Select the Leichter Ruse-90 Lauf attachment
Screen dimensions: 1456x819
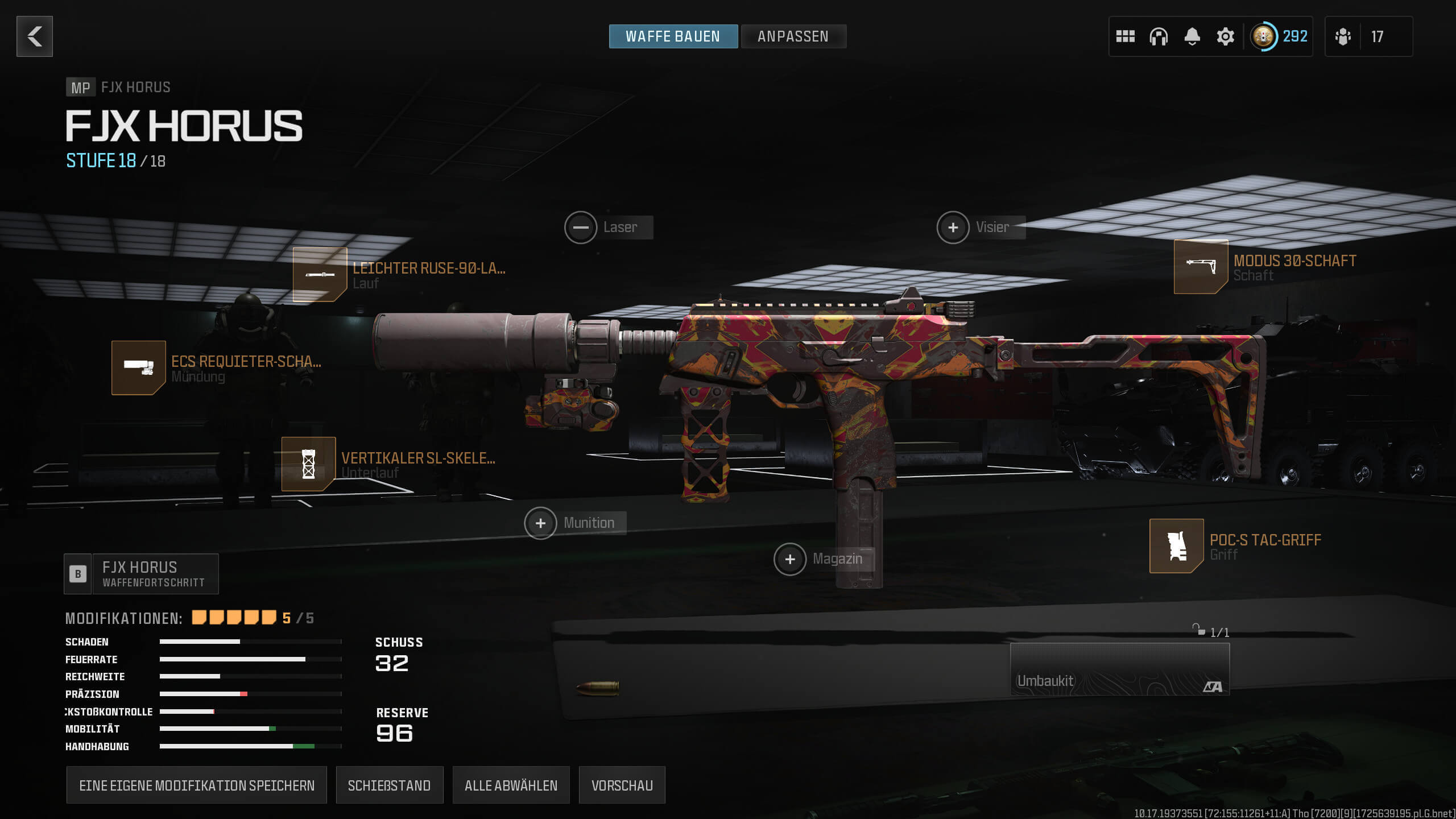click(320, 275)
